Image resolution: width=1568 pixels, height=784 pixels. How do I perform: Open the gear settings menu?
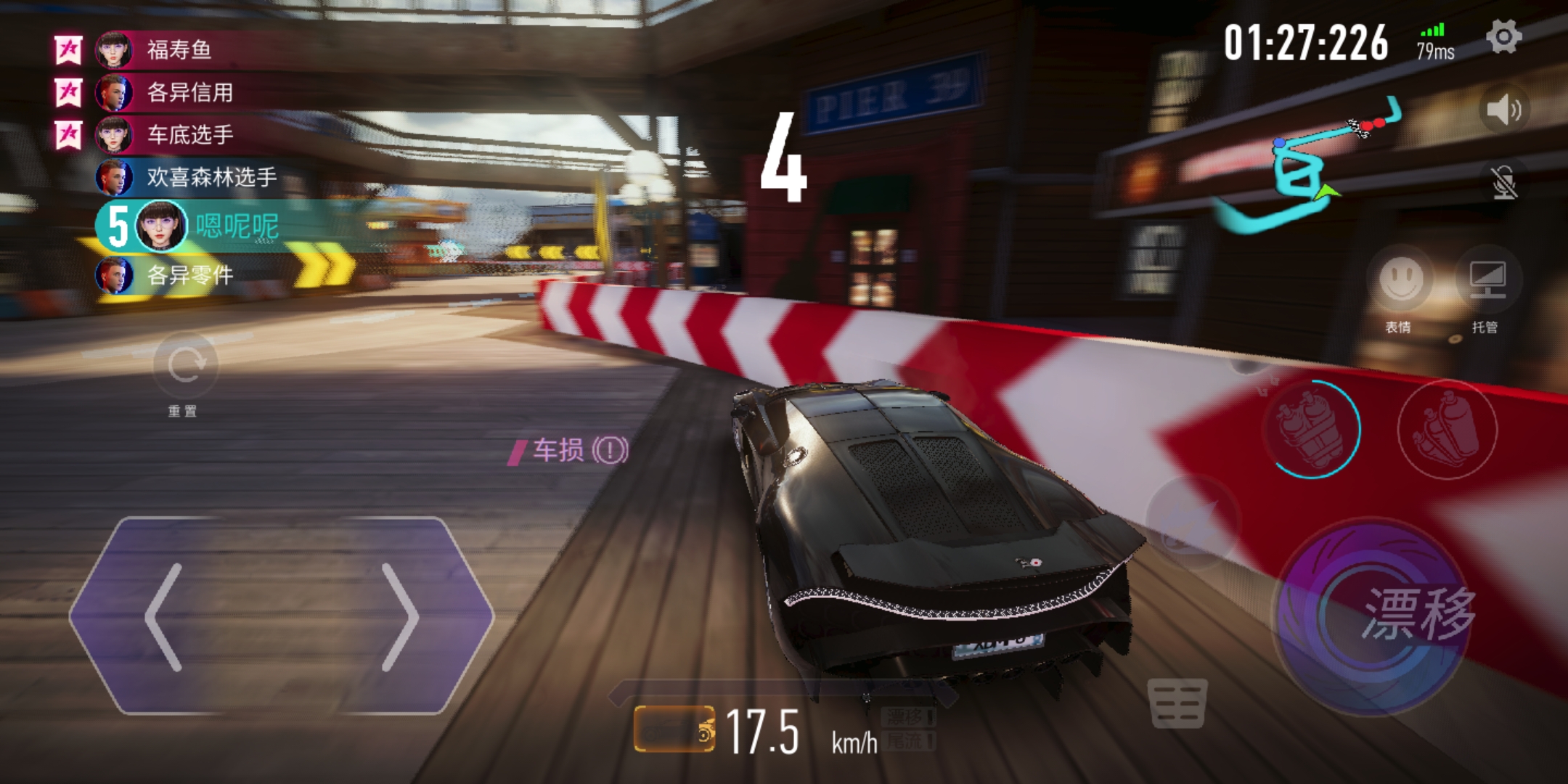coord(1503,37)
